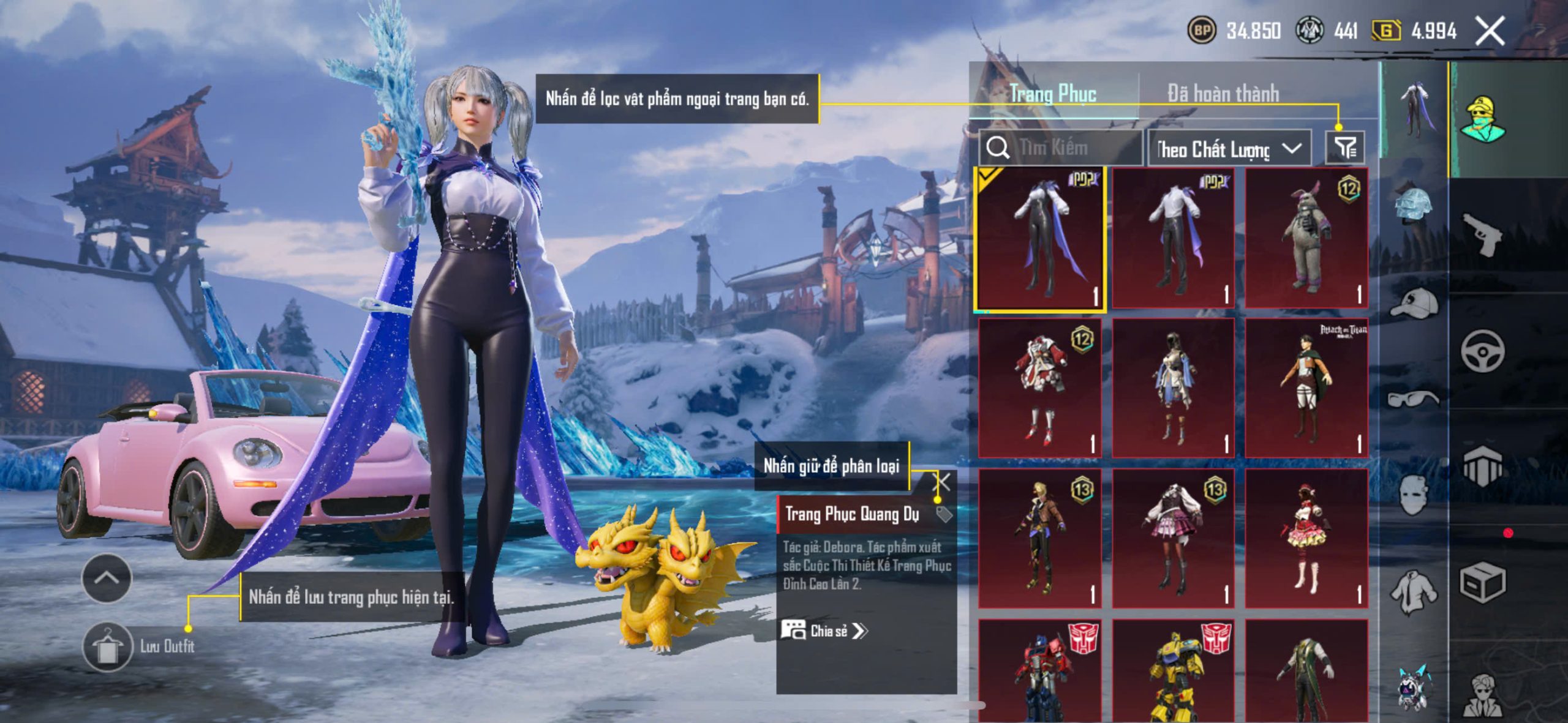Select the Attack on Titan scout outfit
This screenshot has width=1568, height=723.
tap(1306, 388)
